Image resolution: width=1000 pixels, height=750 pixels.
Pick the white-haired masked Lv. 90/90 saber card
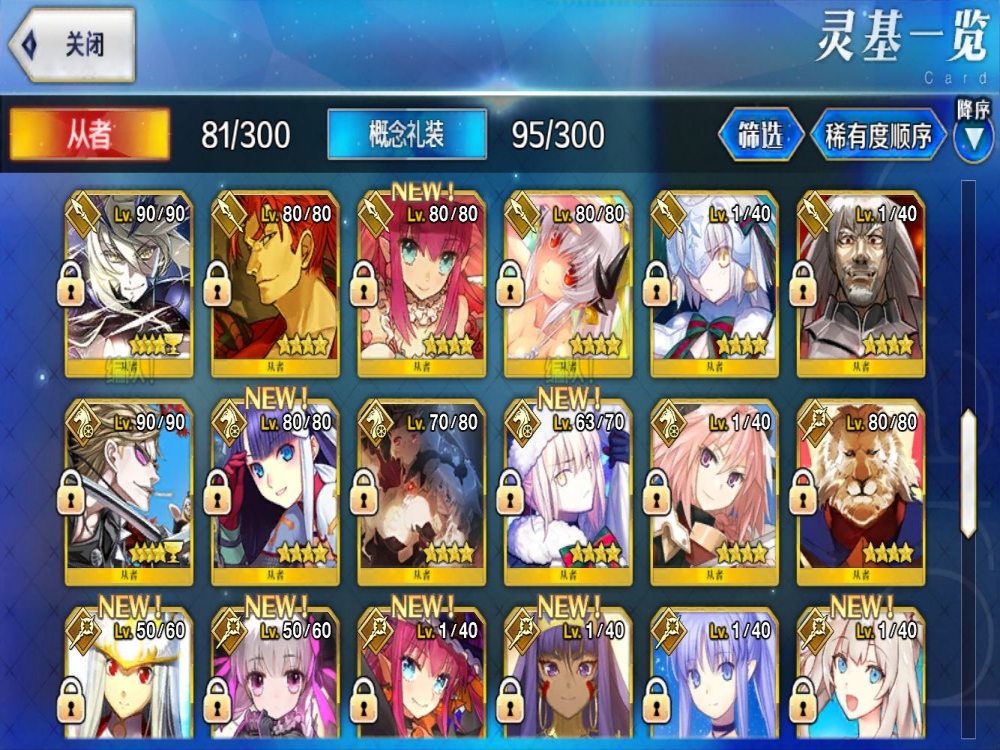click(x=128, y=283)
